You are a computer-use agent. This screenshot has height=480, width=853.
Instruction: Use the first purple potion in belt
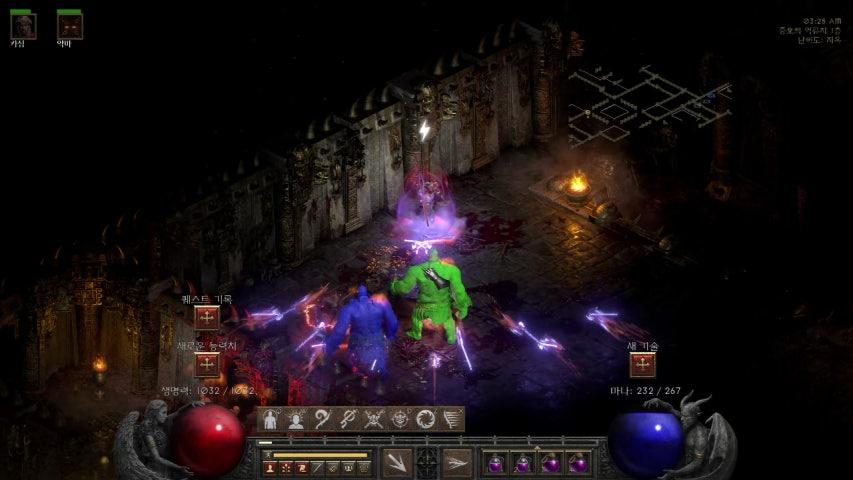(495, 463)
